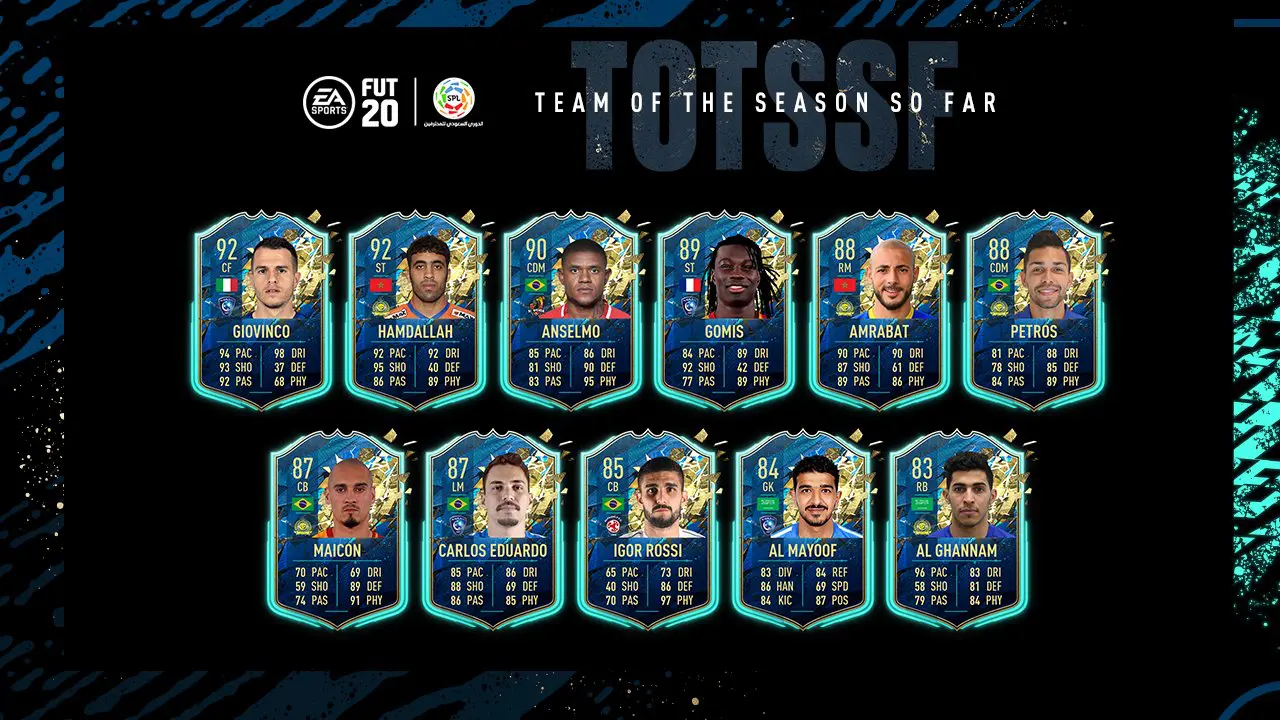The width and height of the screenshot is (1280, 720).
Task: Open the Al Ghannam right-back card
Action: coord(955,530)
